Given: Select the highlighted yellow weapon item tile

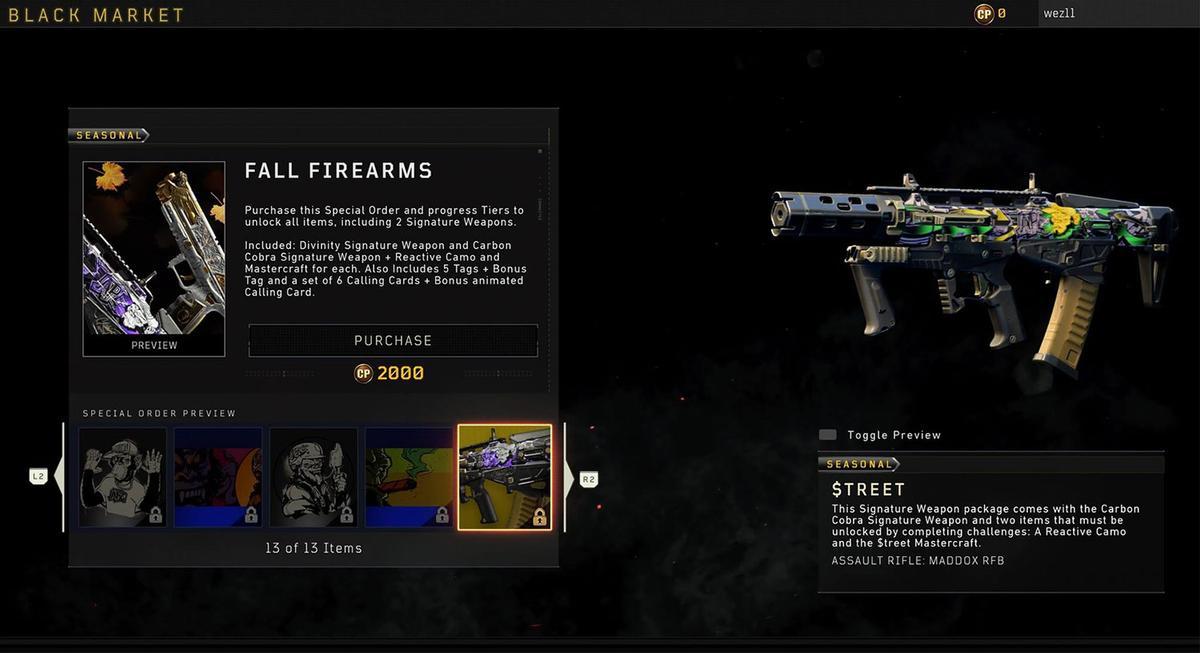Looking at the screenshot, I should coord(504,477).
